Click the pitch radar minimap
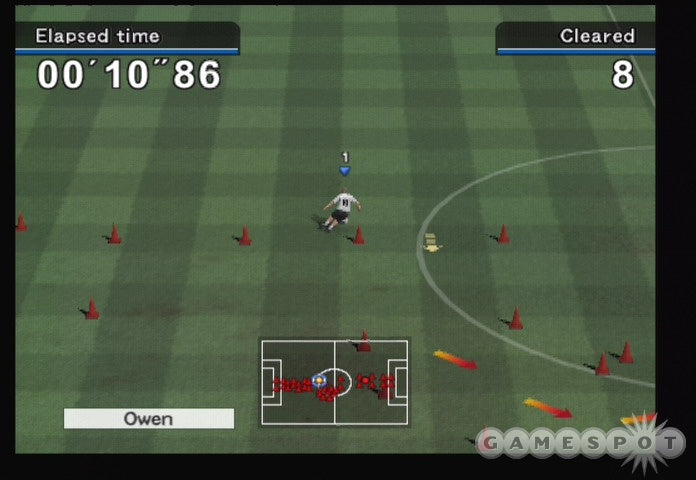The image size is (696, 480). (334, 382)
